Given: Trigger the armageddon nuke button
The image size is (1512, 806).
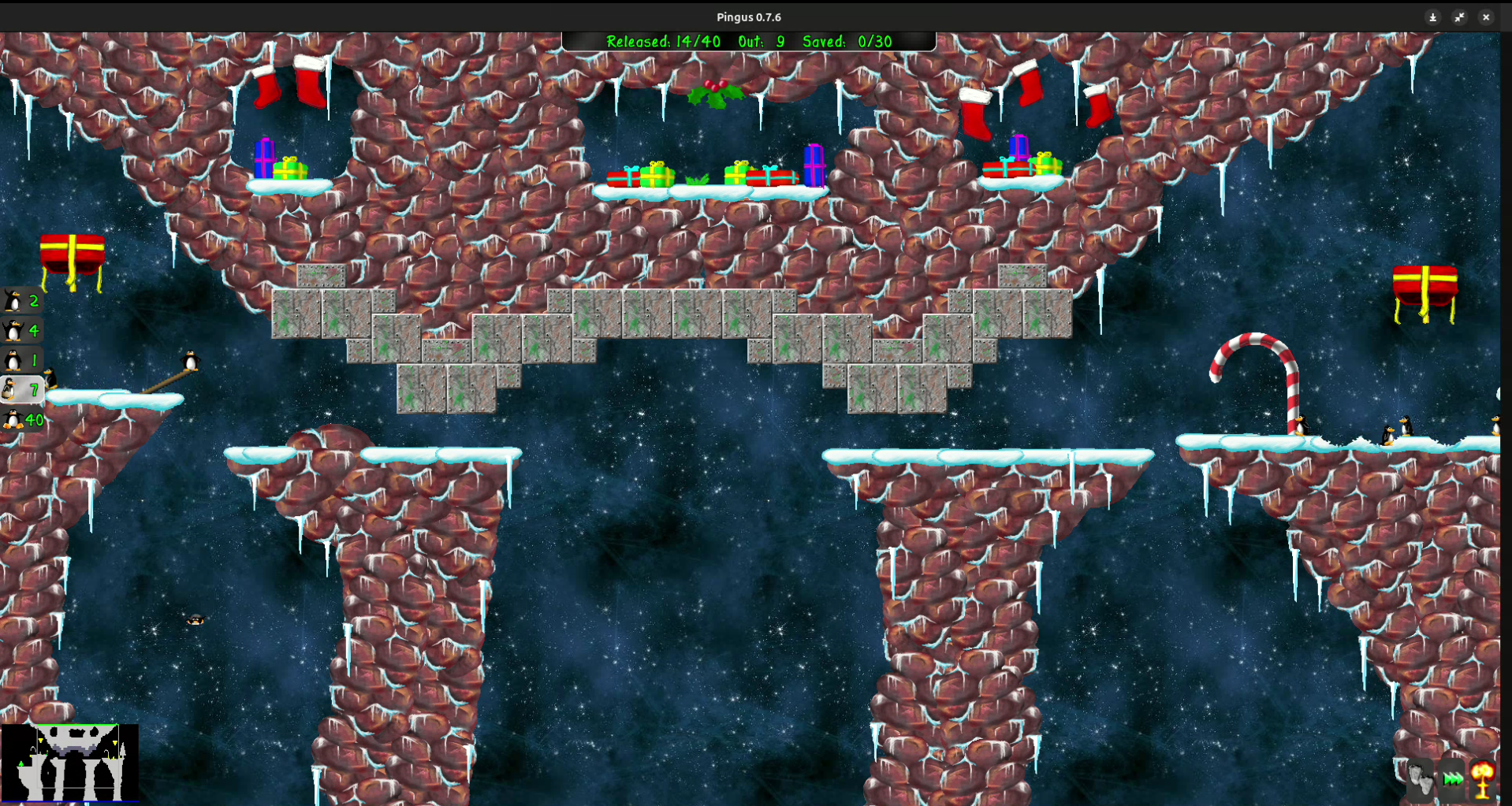Looking at the screenshot, I should [1483, 778].
